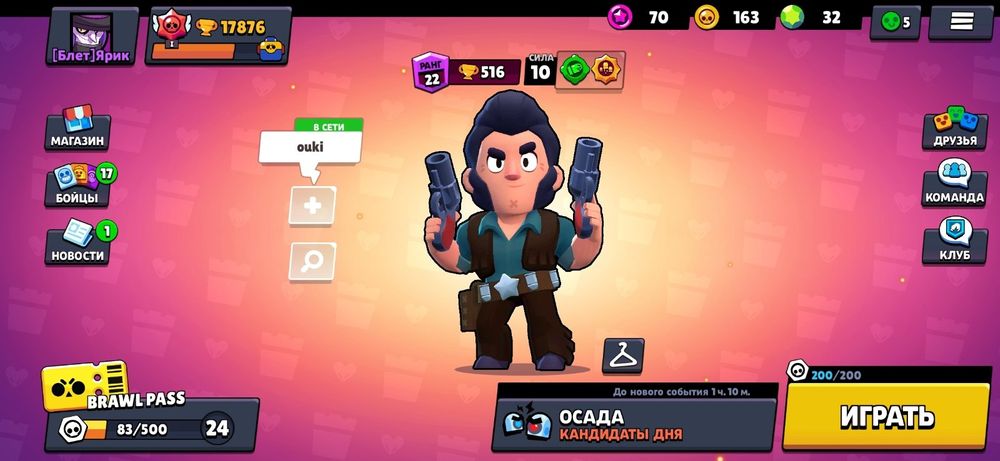Screen dimensions: 1000x461
Task: Open the ДРУЗЬЯ friends list
Action: 954,130
